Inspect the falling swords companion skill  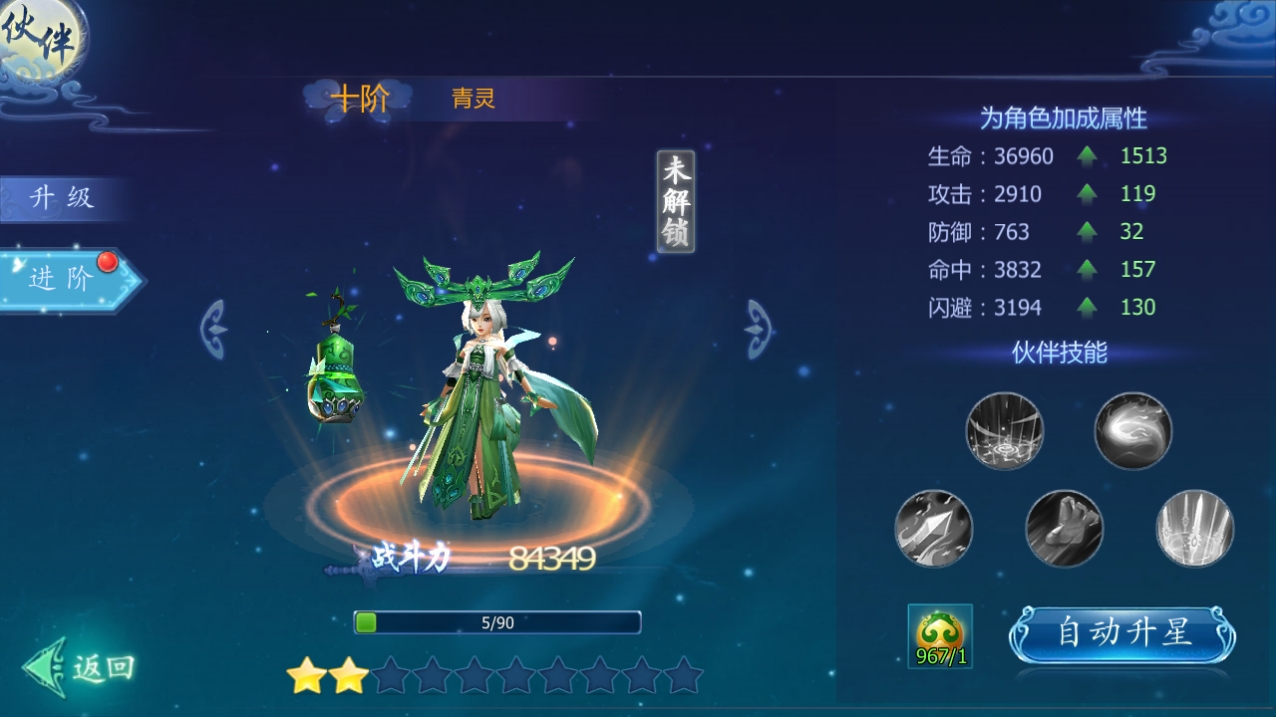click(x=1195, y=528)
